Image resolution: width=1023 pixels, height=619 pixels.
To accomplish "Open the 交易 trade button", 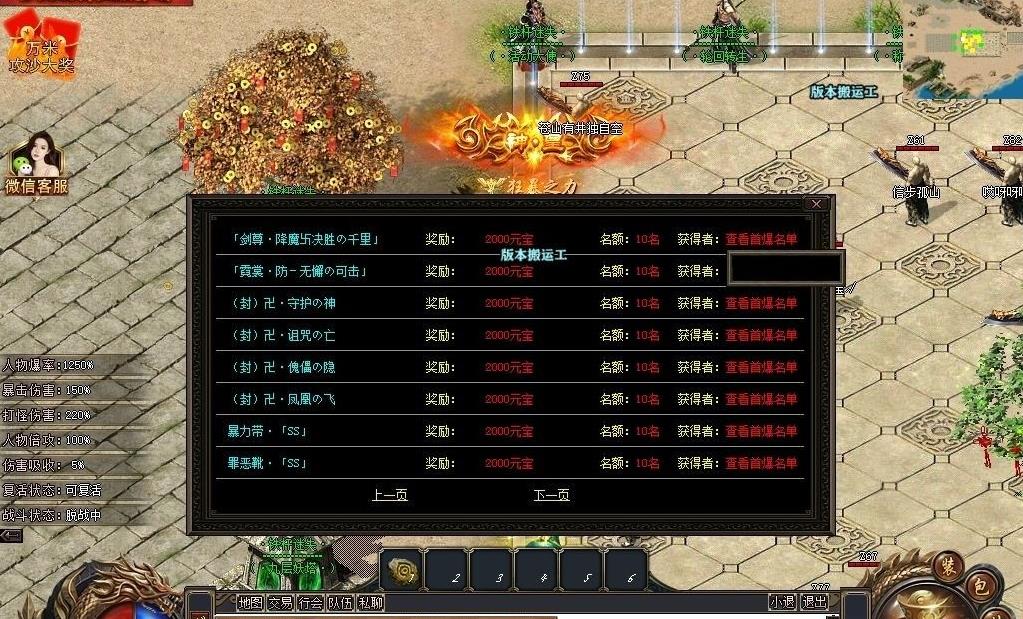I will pyautogui.click(x=281, y=603).
